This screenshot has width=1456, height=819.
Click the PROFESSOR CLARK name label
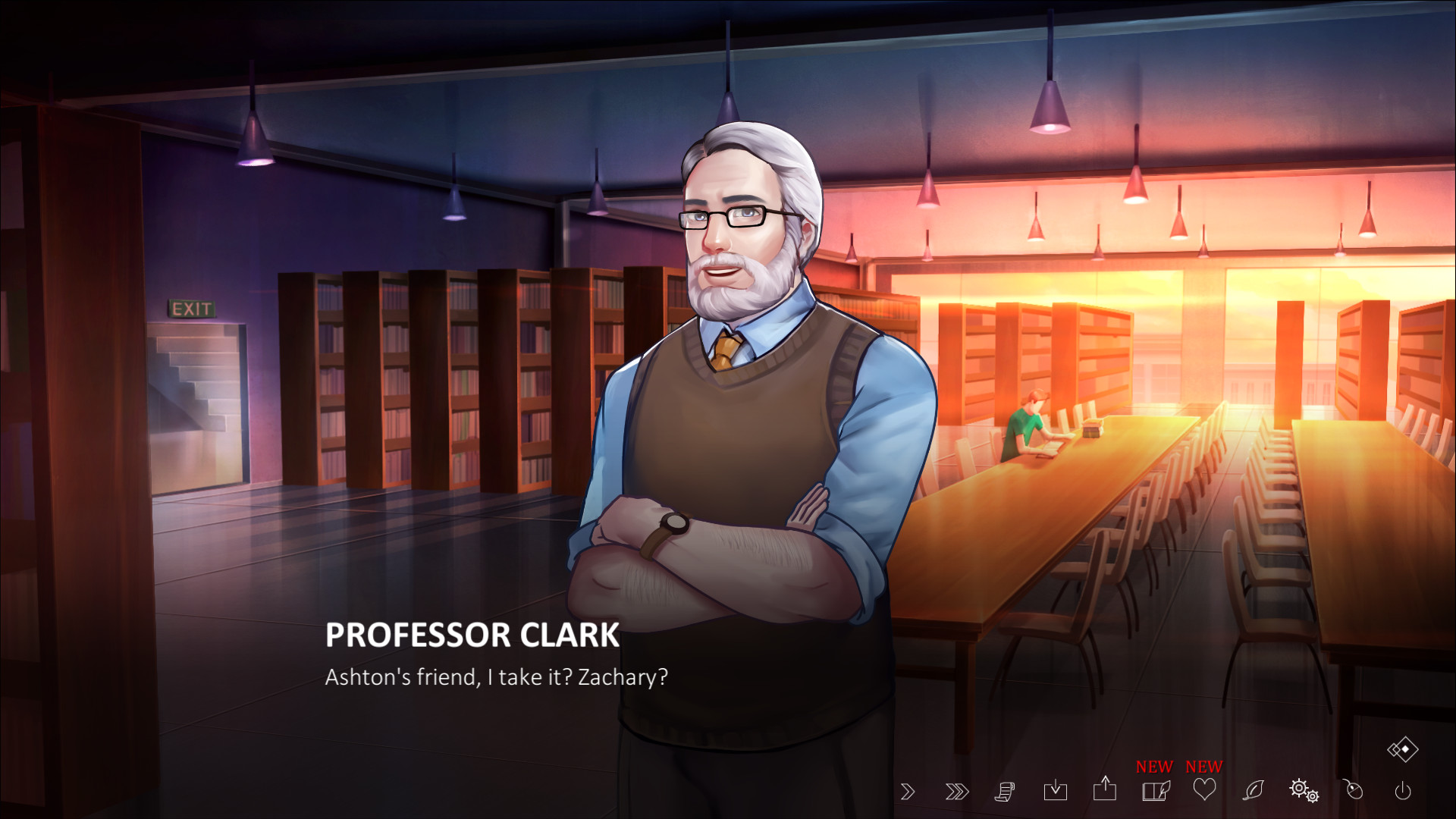pyautogui.click(x=471, y=638)
